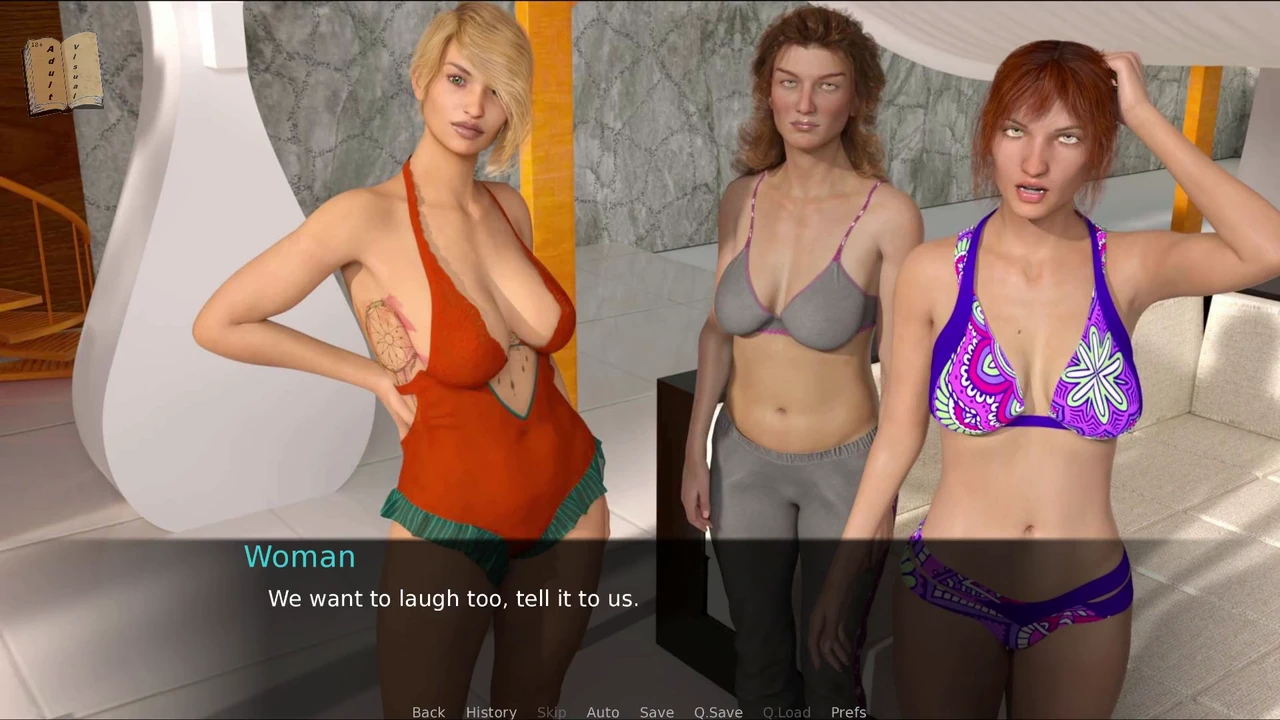Screen dimensions: 1280x720
Task: Open the History log
Action: (491, 712)
